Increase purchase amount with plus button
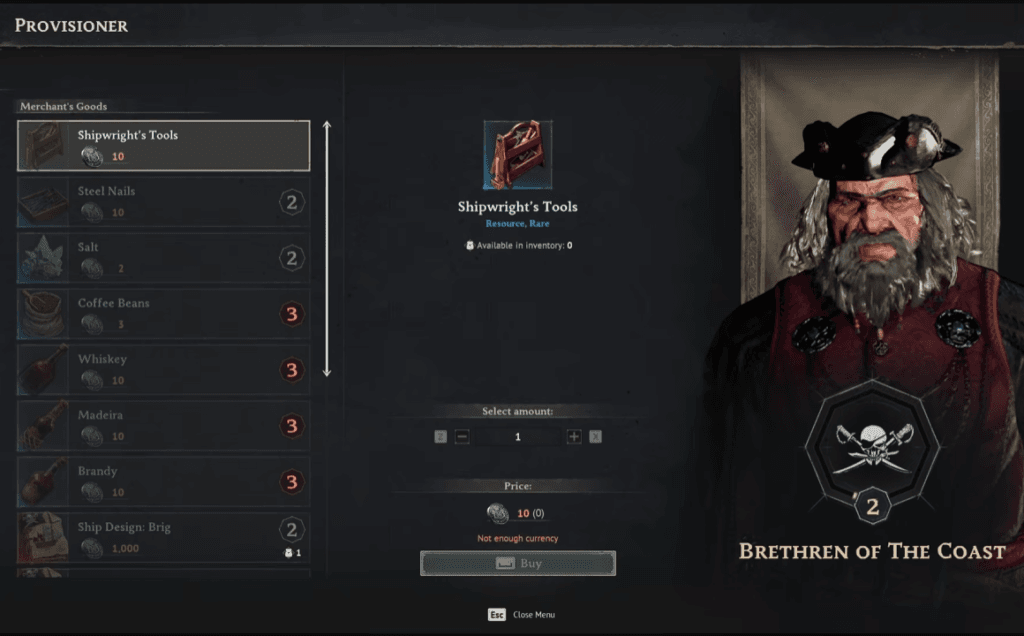Image resolution: width=1024 pixels, height=636 pixels. point(574,437)
